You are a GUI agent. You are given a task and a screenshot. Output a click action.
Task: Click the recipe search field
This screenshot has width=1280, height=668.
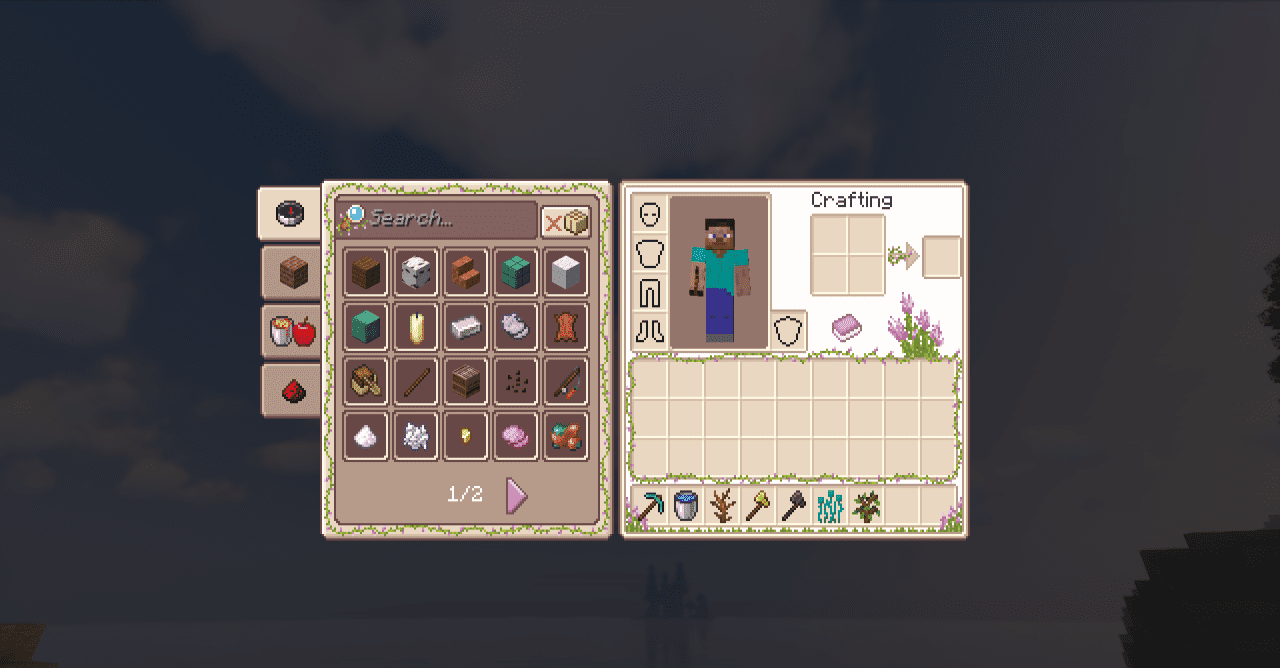point(448,218)
